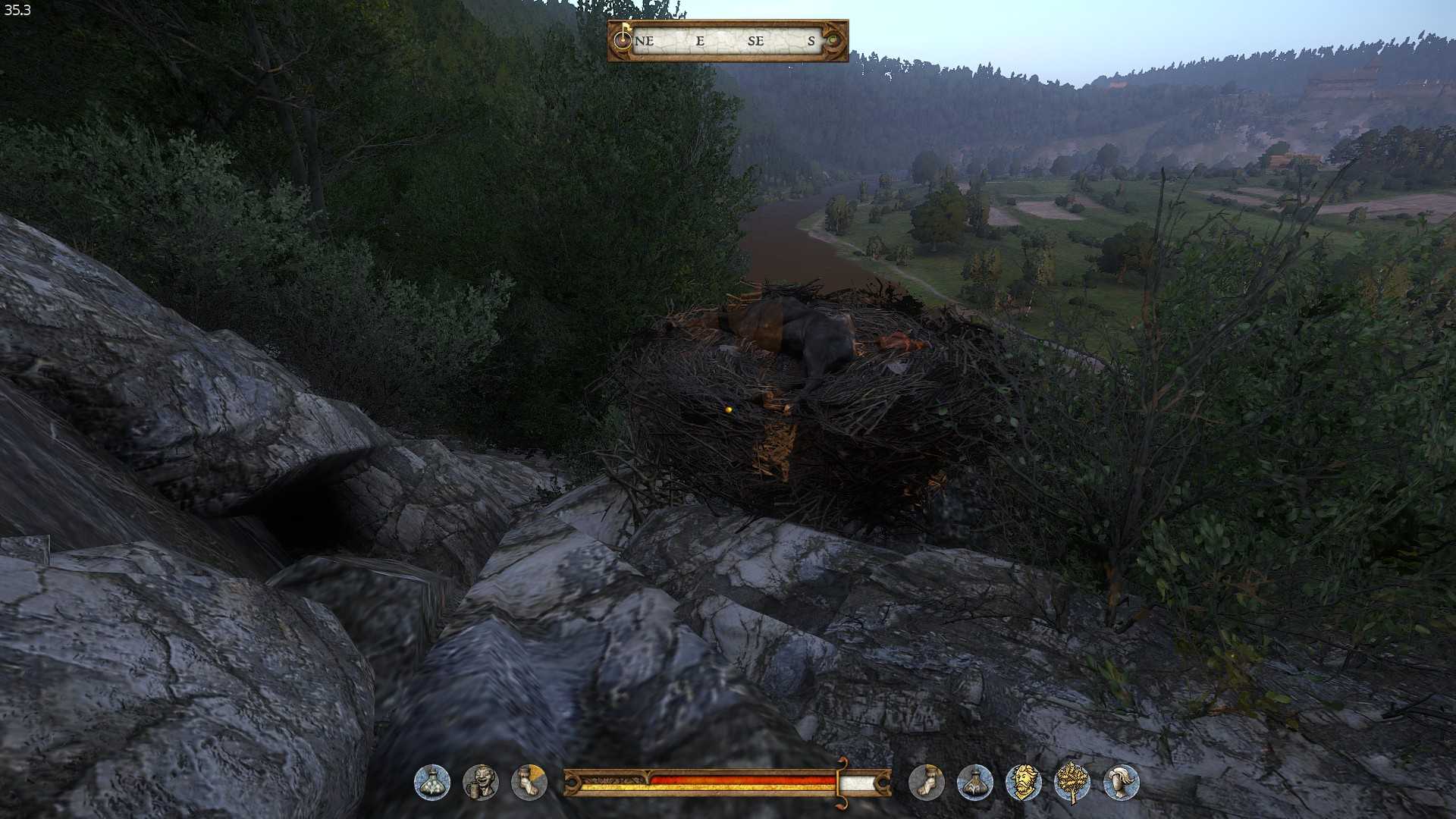Check the foot icon with yellow timer wedge
This screenshot has width=1456, height=819.
click(x=529, y=783)
